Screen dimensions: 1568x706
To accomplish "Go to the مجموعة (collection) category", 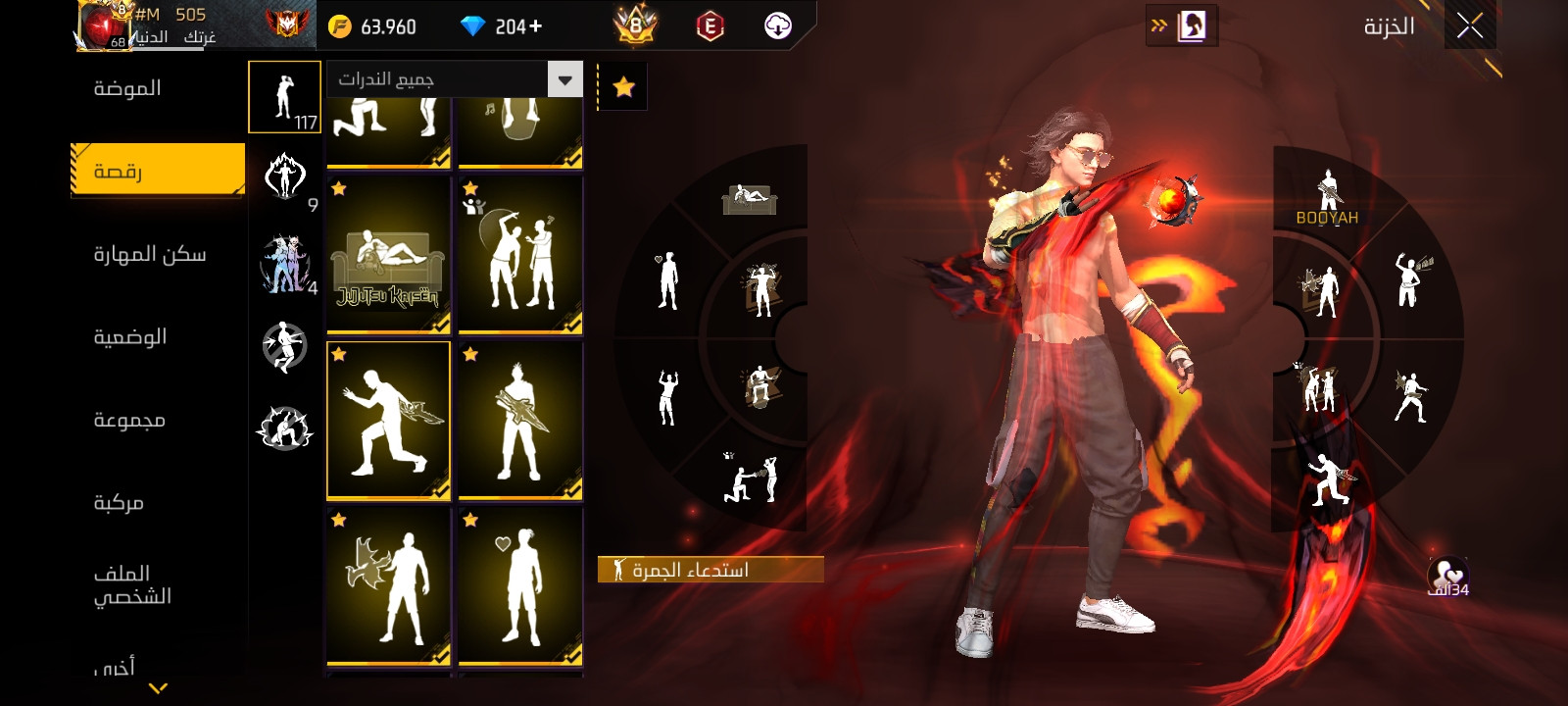I will 128,420.
